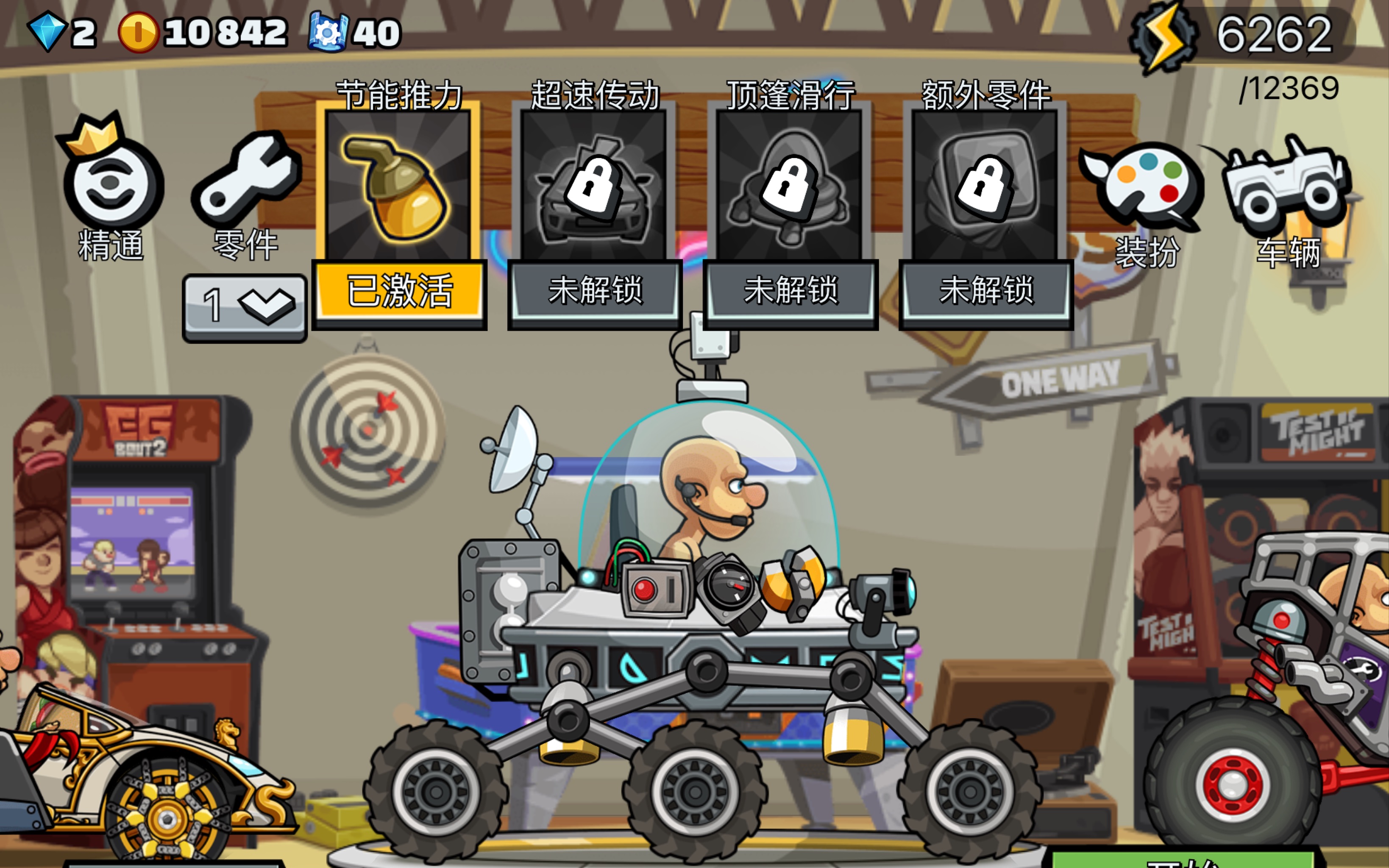Tap the blue gear scrap icon
This screenshot has height=868, width=1389.
328,32
